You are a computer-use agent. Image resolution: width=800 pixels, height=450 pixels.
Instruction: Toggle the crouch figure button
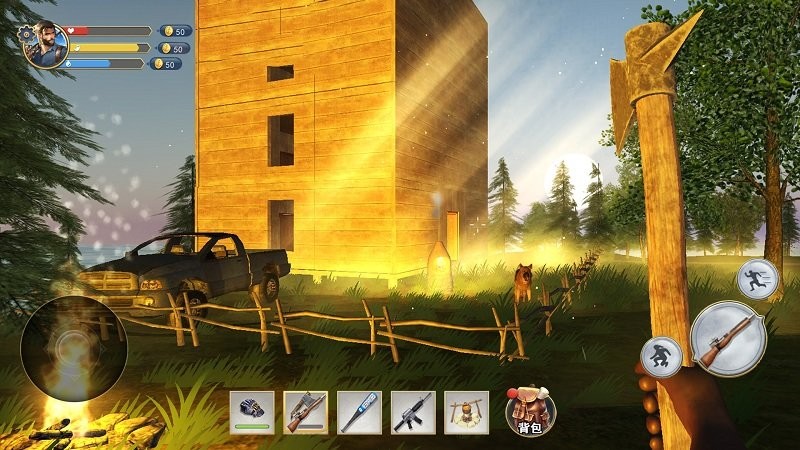coord(662,356)
